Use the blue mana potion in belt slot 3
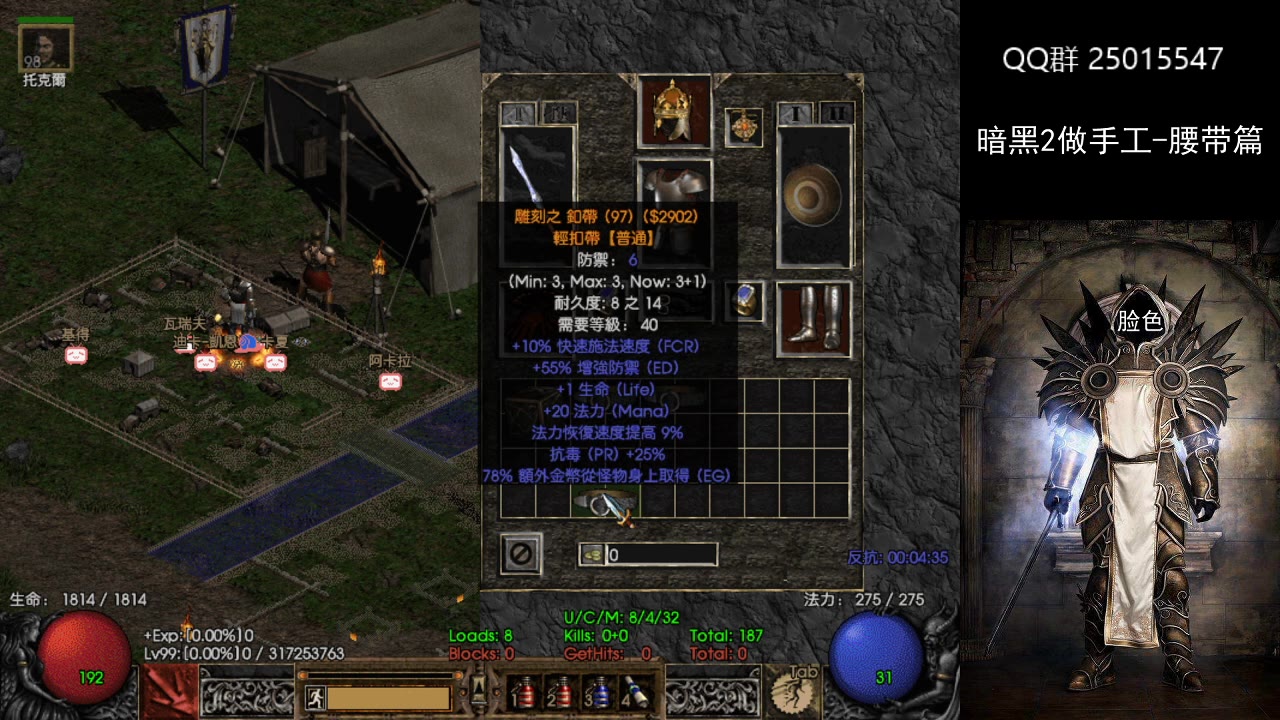This screenshot has width=1280, height=720. 598,692
